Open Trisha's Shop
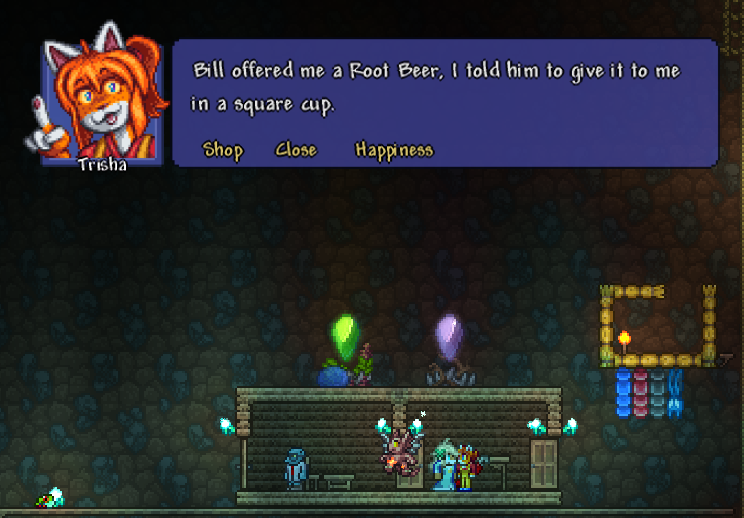Screen dimensions: 744x518 (222, 150)
